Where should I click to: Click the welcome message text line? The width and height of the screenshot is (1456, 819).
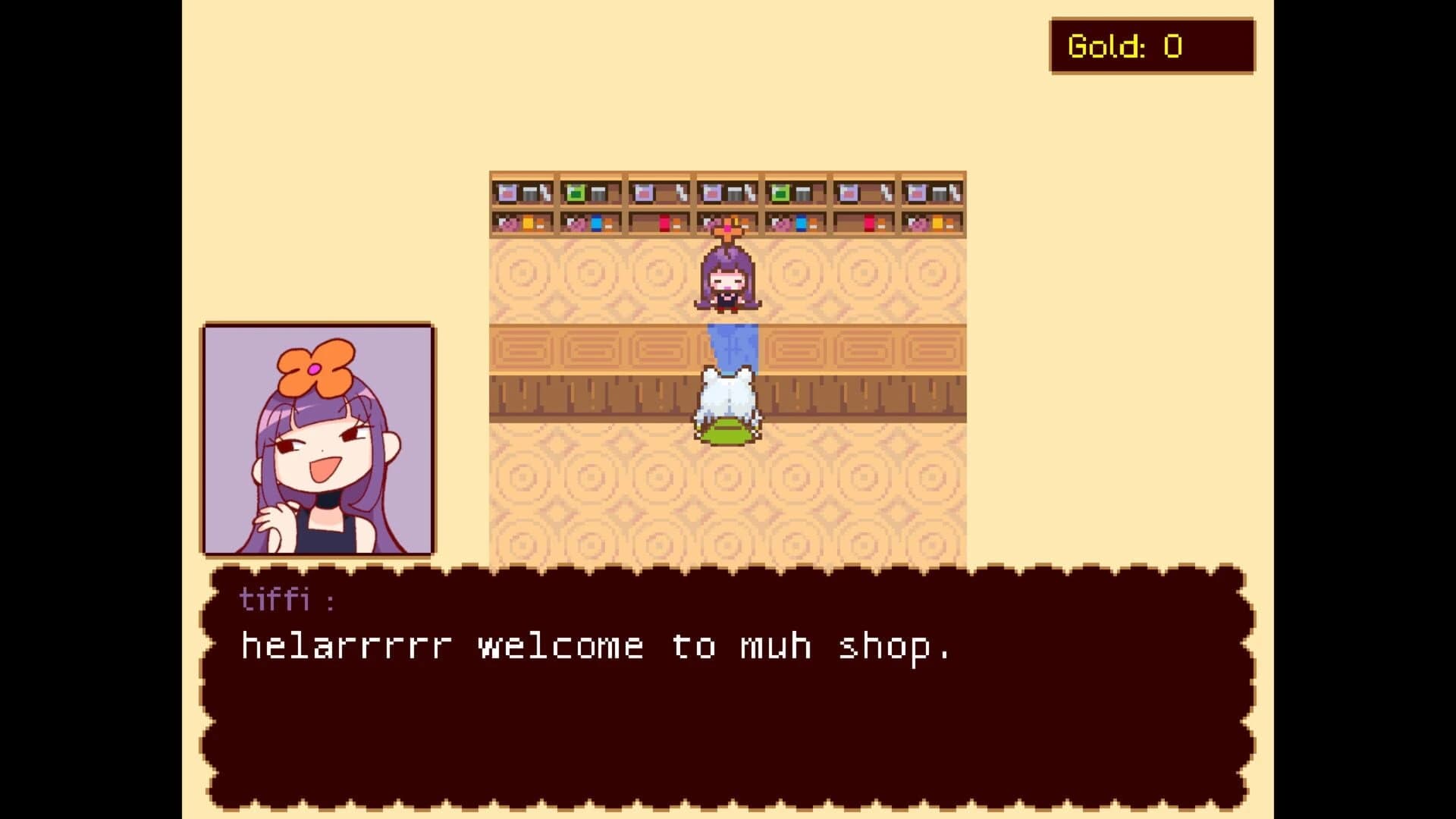pyautogui.click(x=595, y=645)
